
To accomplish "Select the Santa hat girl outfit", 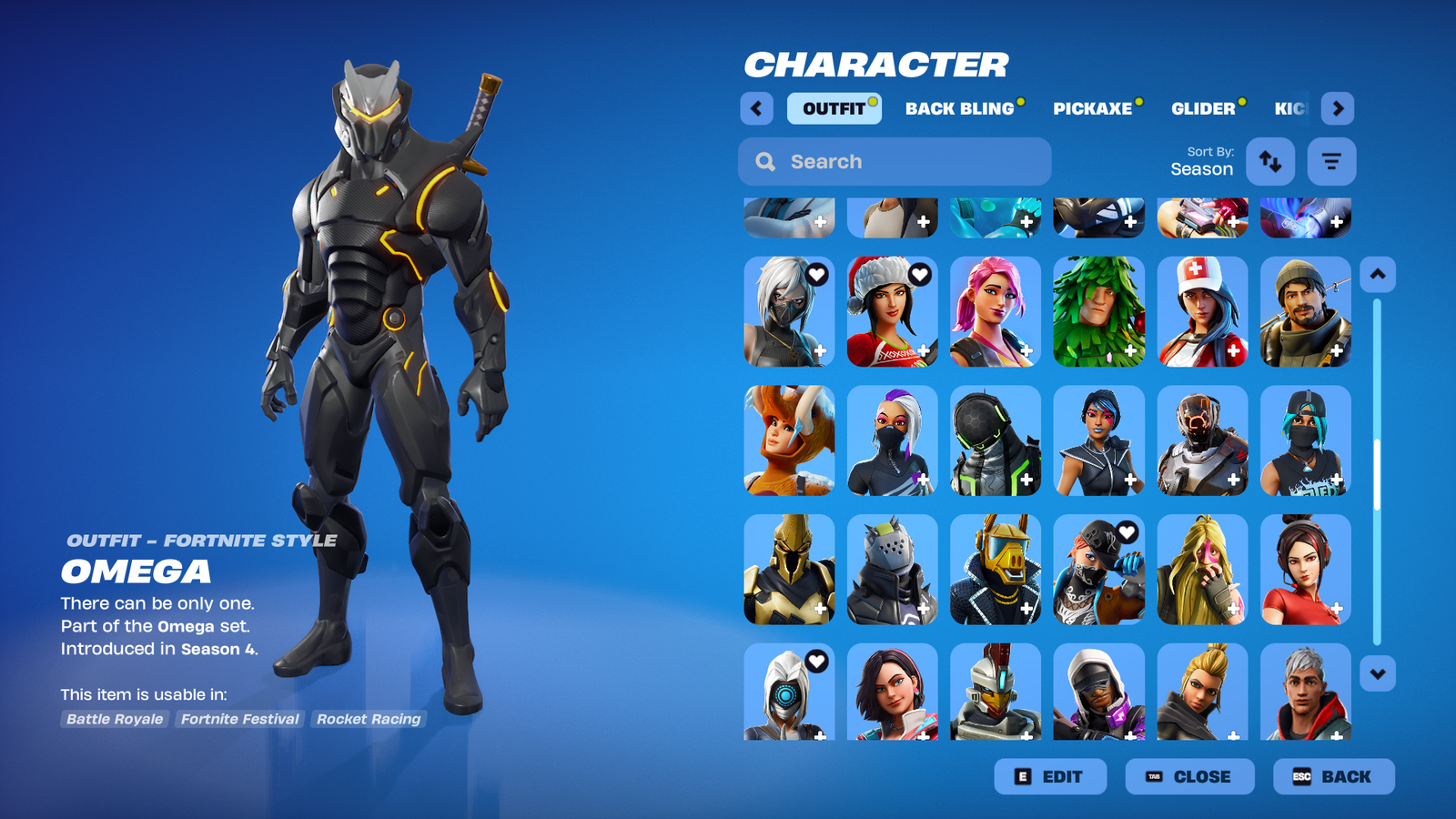I will pyautogui.click(x=892, y=311).
